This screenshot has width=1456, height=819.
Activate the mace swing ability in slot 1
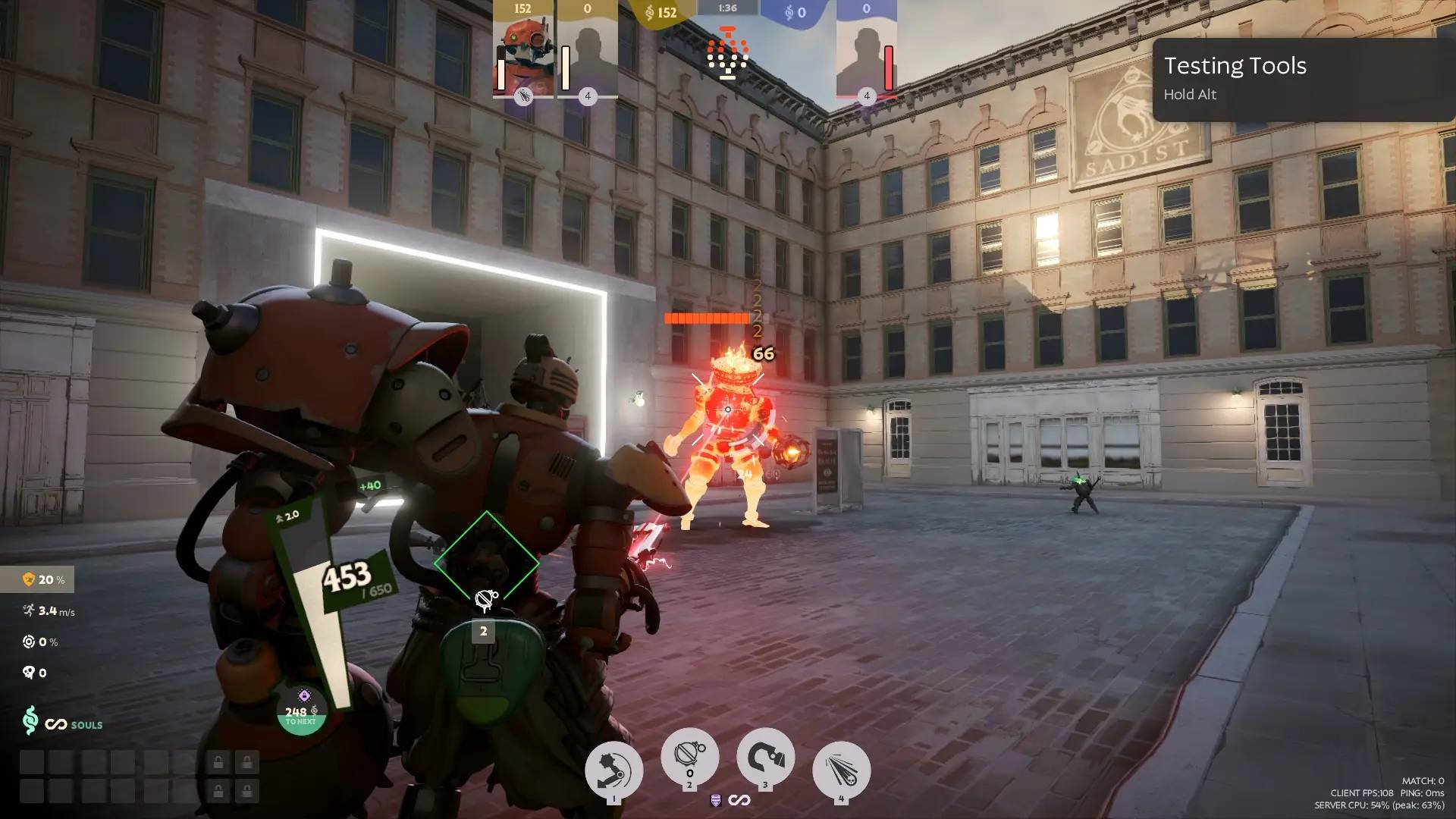click(613, 770)
